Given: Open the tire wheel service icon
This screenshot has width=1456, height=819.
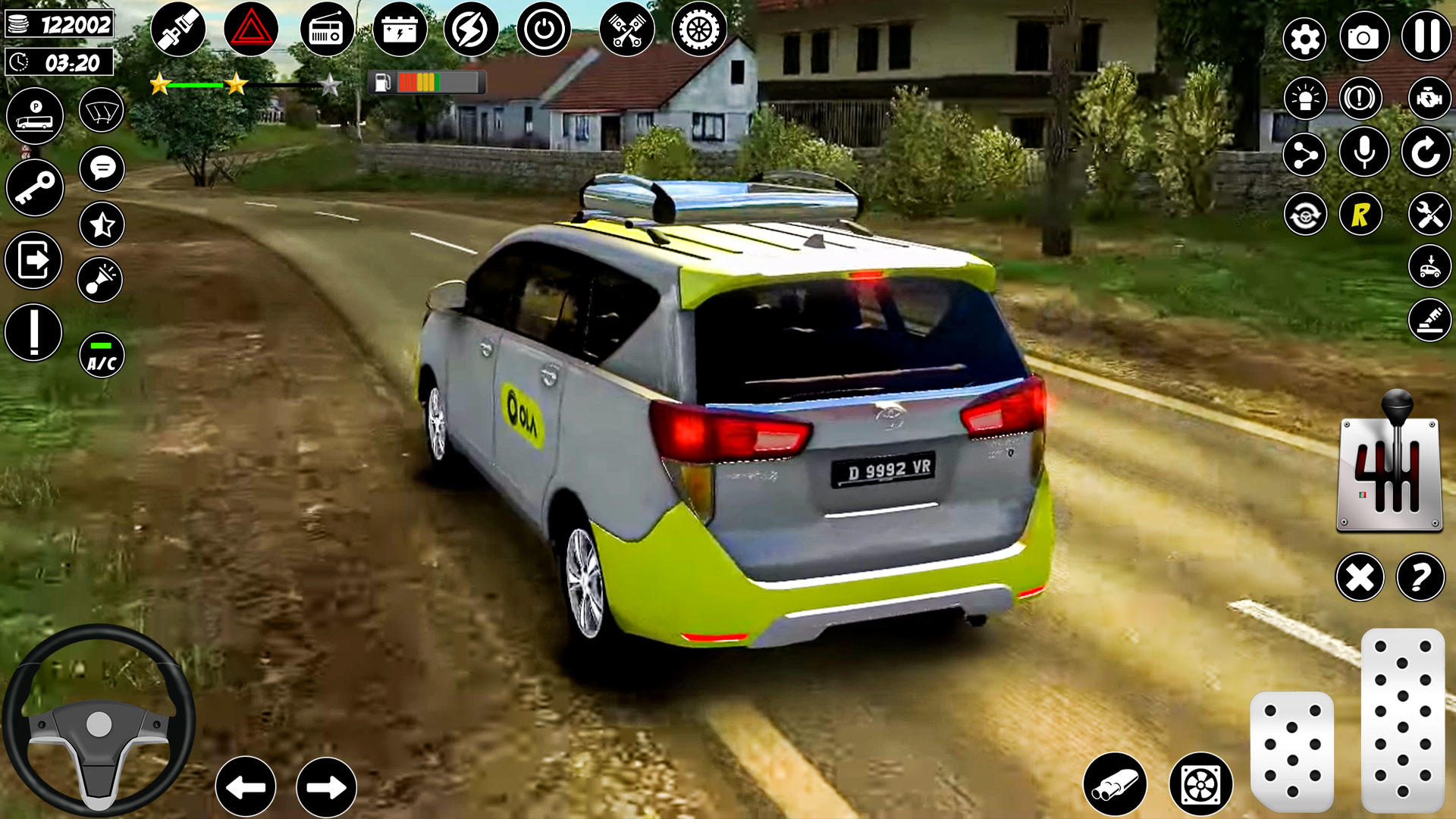Looking at the screenshot, I should (699, 27).
